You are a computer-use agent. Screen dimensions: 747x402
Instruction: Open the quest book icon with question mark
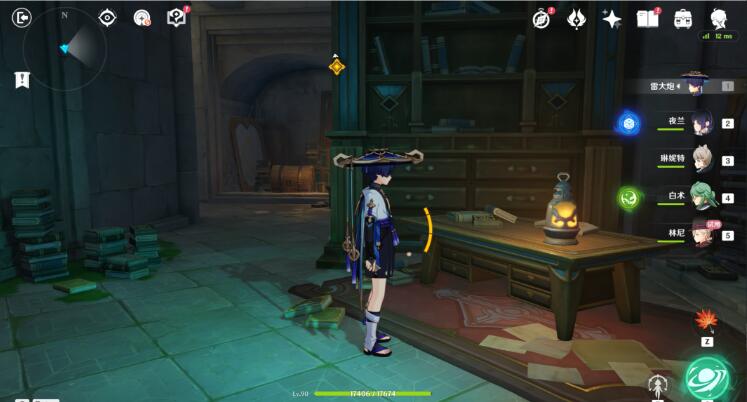click(176, 17)
